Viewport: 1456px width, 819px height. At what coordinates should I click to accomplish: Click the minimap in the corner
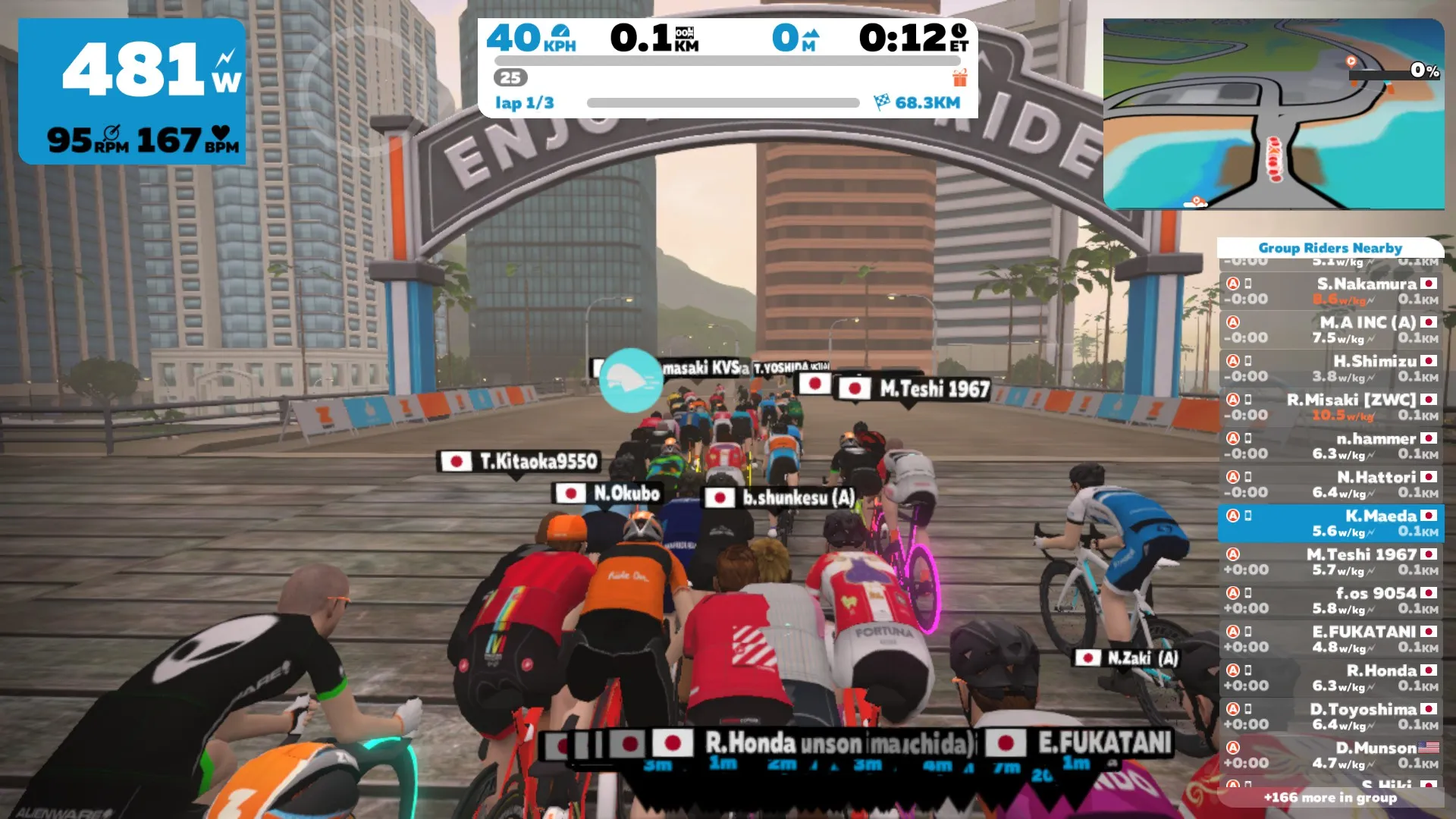(1273, 114)
